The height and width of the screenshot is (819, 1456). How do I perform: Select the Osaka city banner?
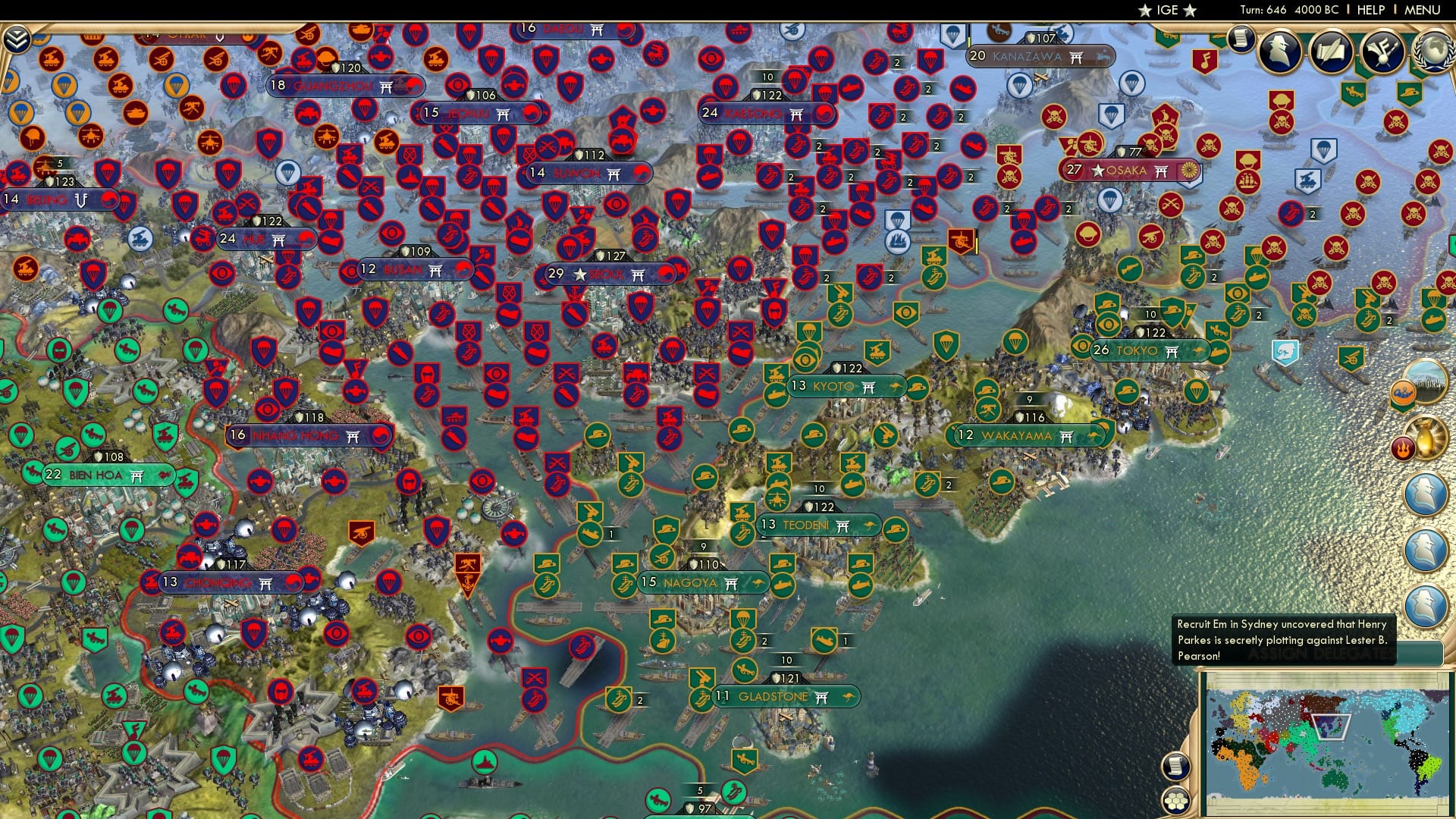pyautogui.click(x=1130, y=171)
